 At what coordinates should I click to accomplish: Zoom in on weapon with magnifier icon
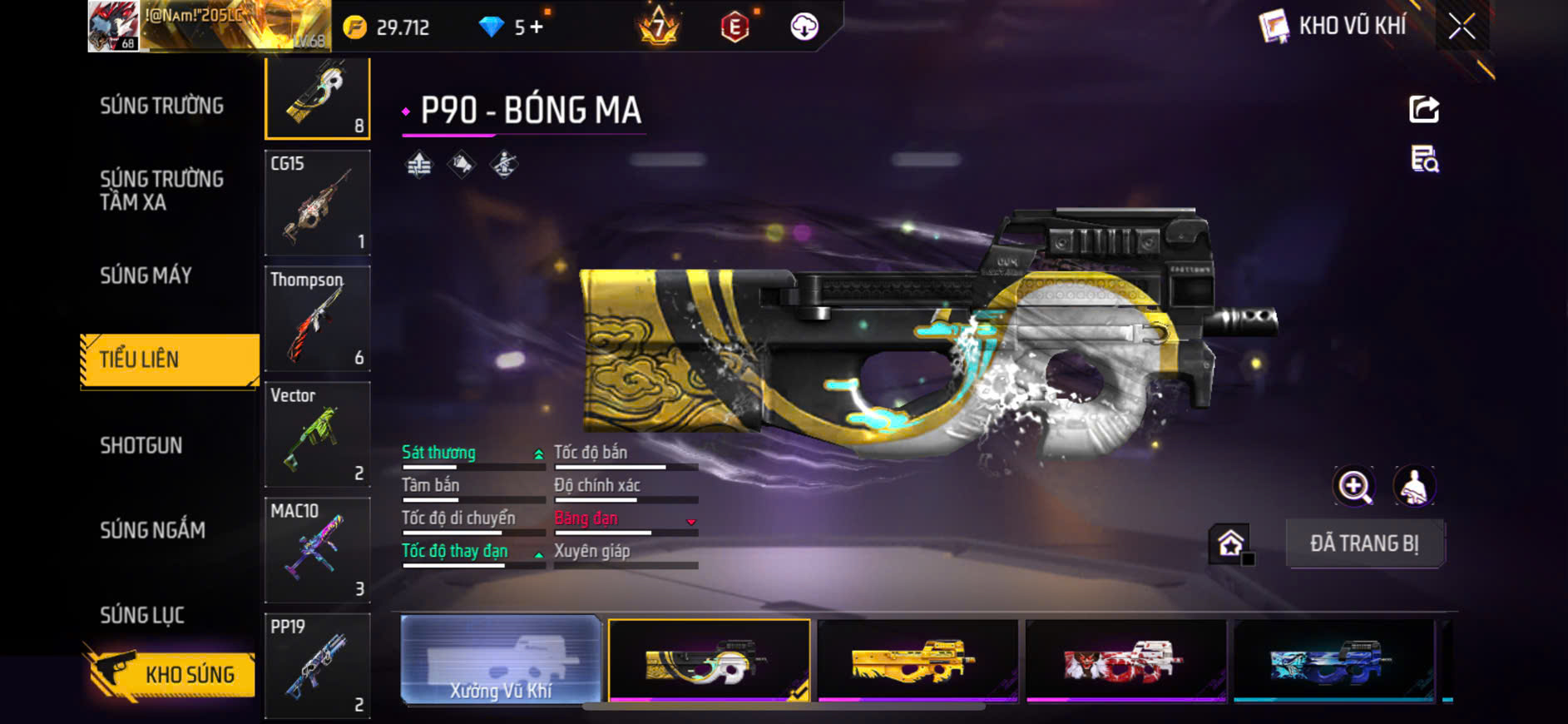click(1354, 487)
